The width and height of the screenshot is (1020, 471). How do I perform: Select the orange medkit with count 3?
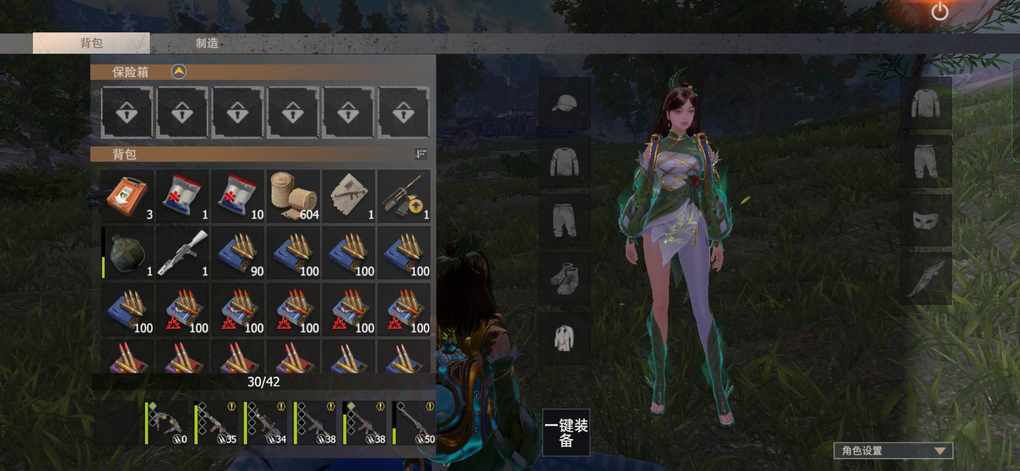click(x=129, y=195)
